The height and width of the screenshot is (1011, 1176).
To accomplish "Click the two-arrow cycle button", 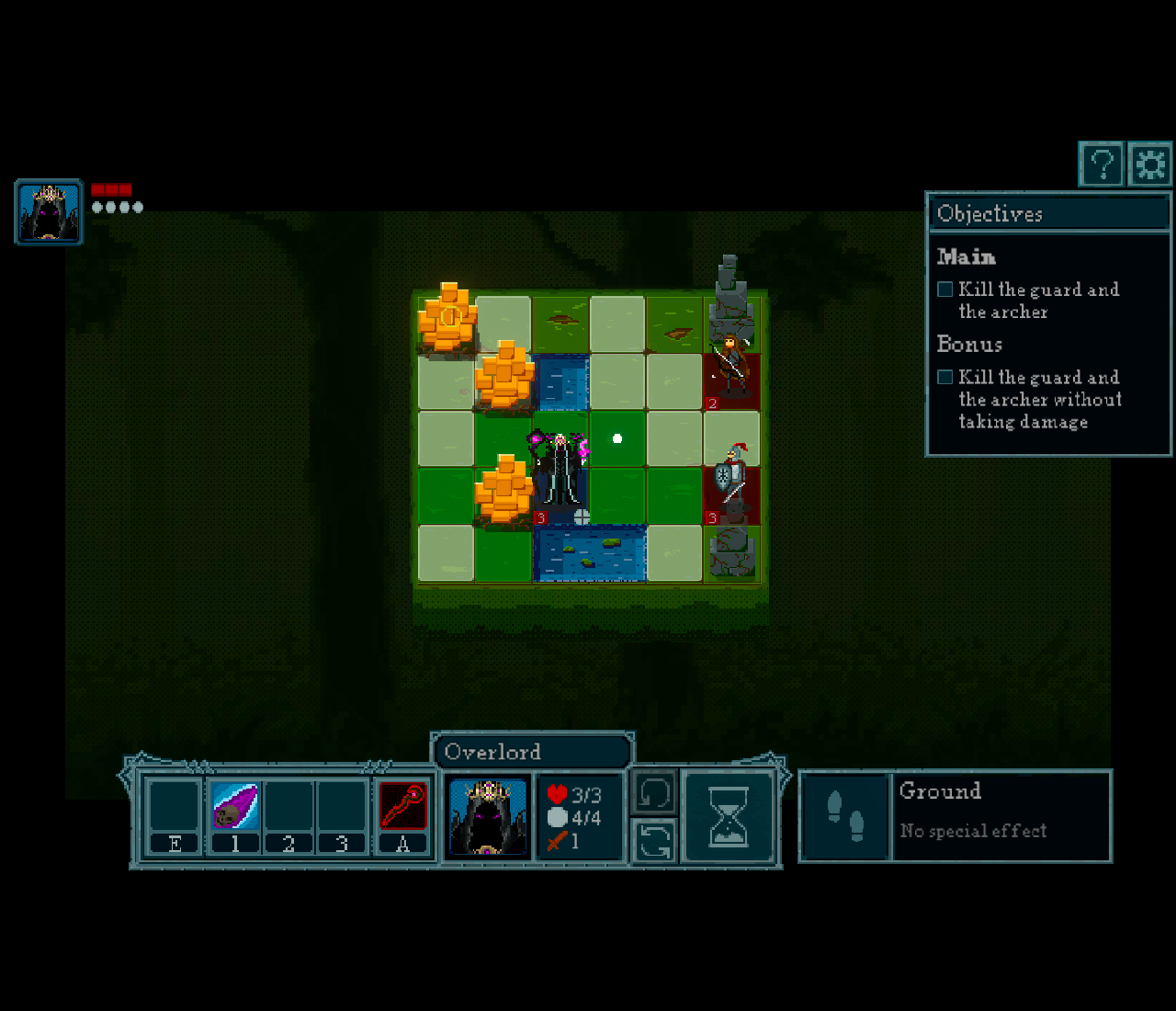I will pyautogui.click(x=654, y=840).
